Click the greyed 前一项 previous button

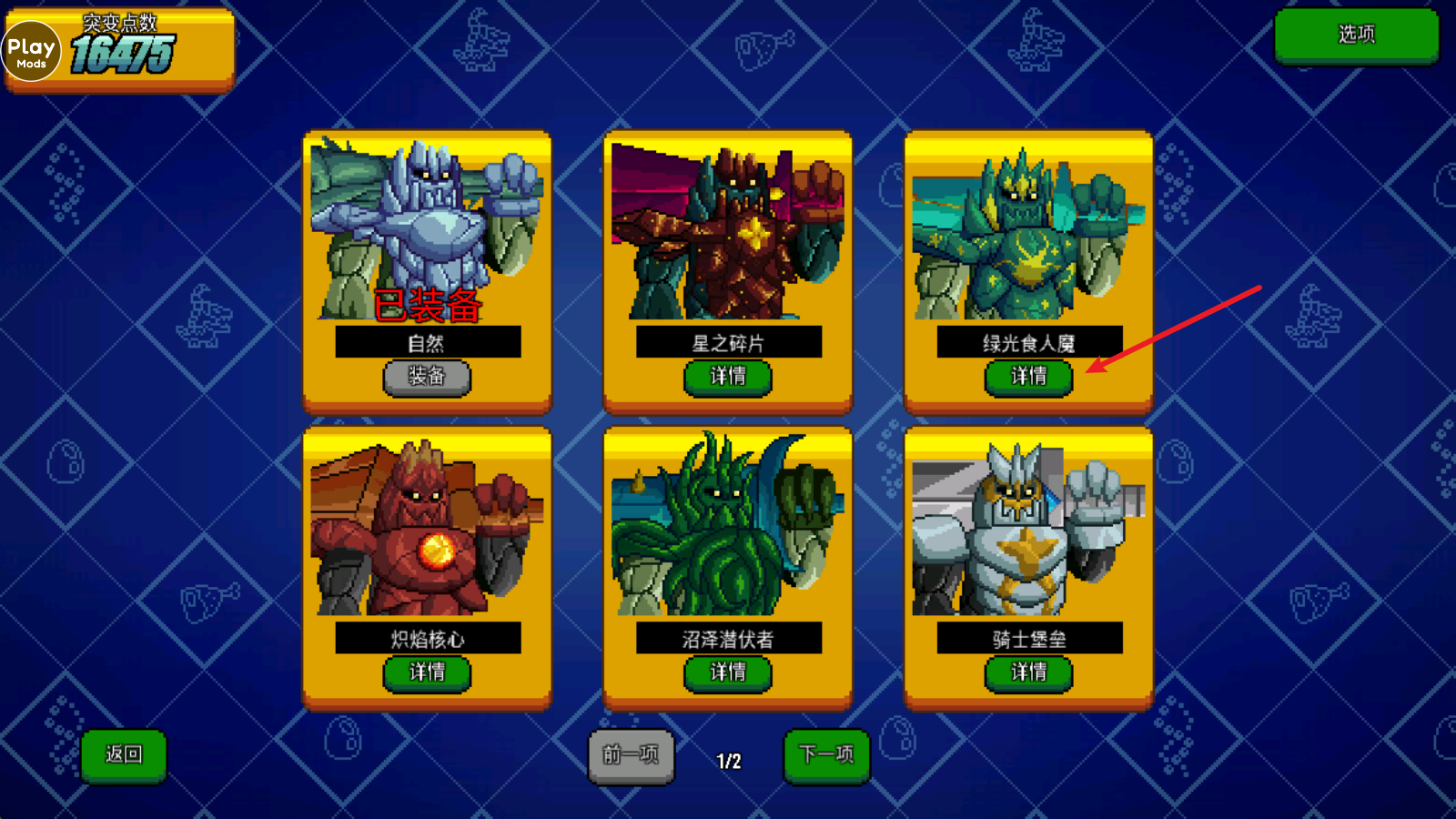(x=631, y=754)
